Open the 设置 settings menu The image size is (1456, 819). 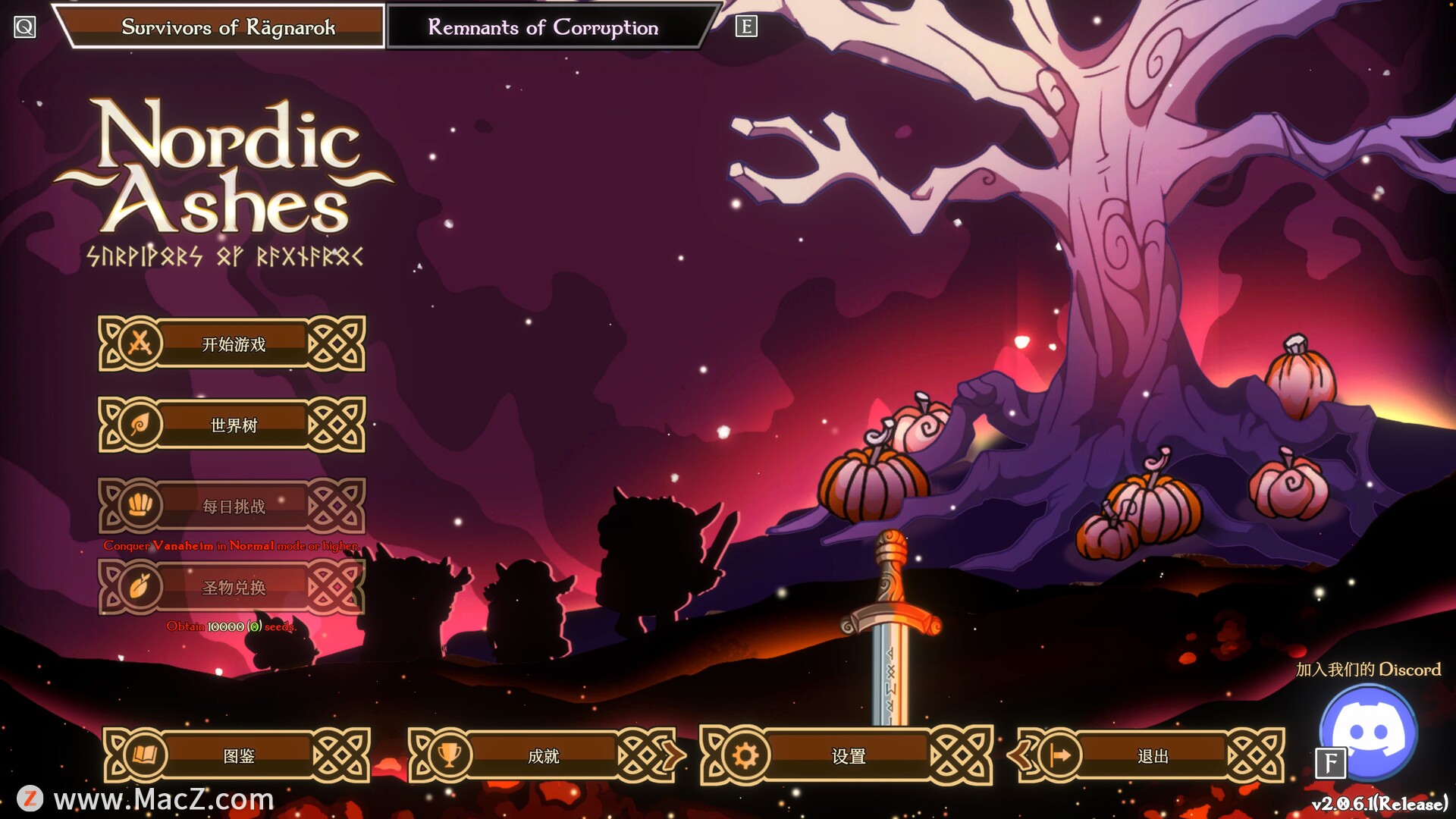coord(847,755)
